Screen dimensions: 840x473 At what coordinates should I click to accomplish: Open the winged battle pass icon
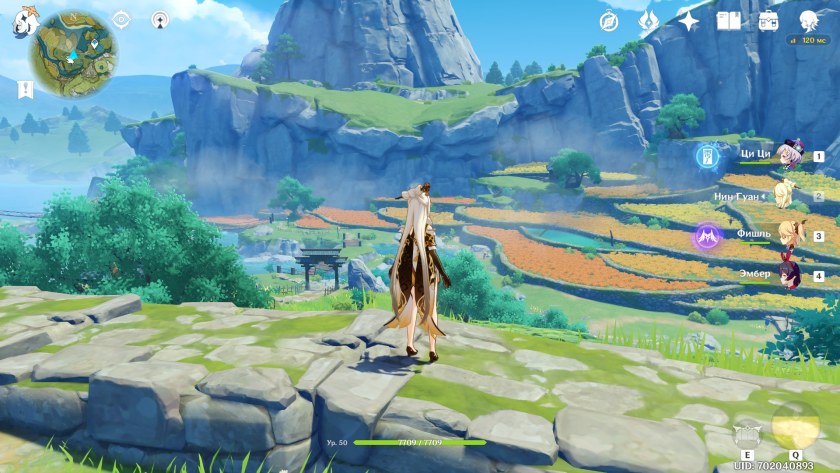(x=649, y=20)
